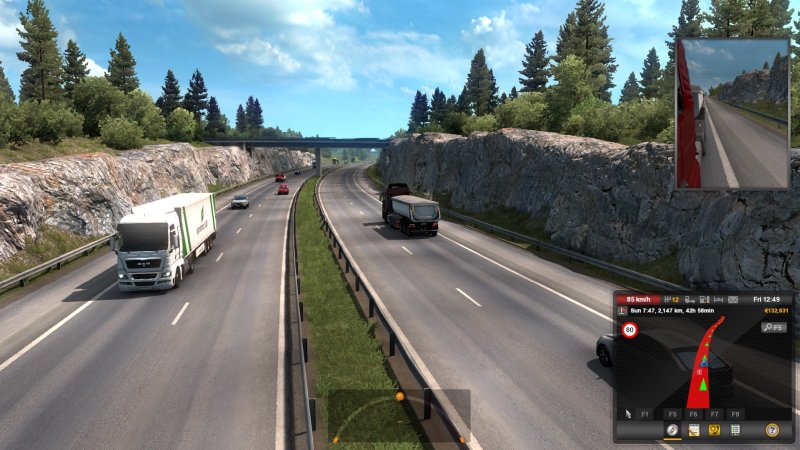
Task: Open the Route Advisor help question mark
Action: point(772,430)
